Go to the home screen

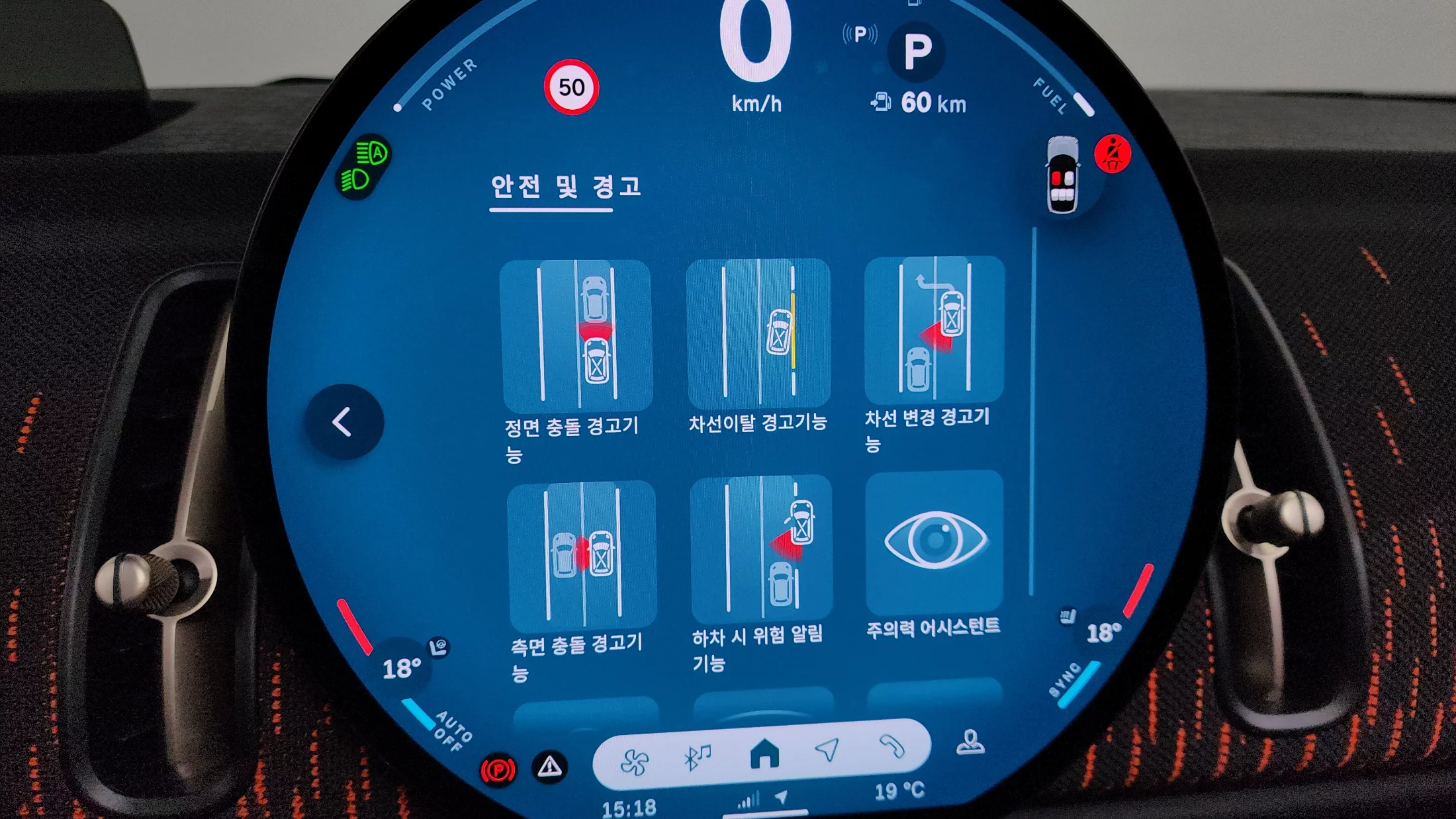764,754
